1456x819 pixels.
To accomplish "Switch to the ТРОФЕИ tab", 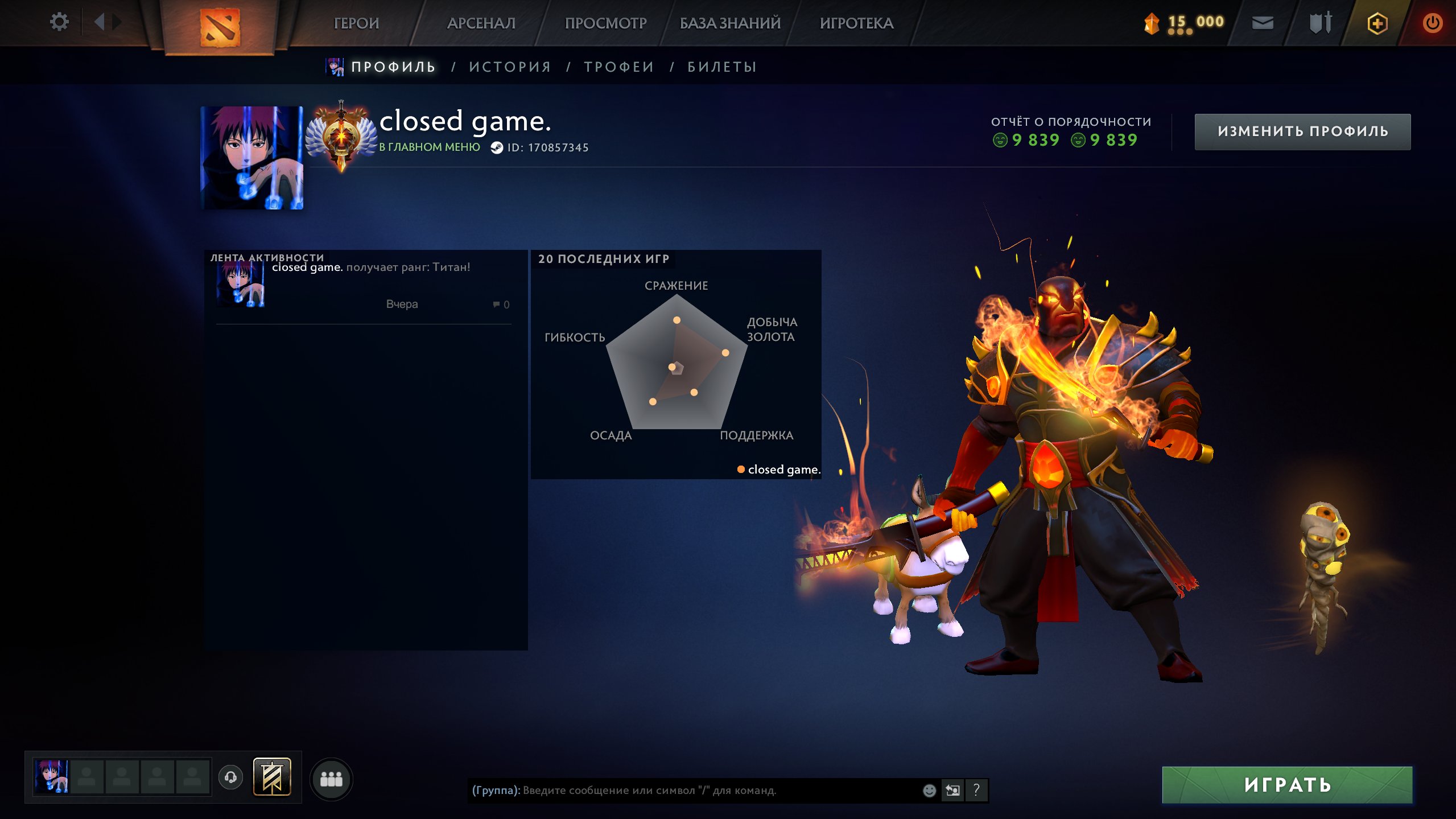I will 619,67.
